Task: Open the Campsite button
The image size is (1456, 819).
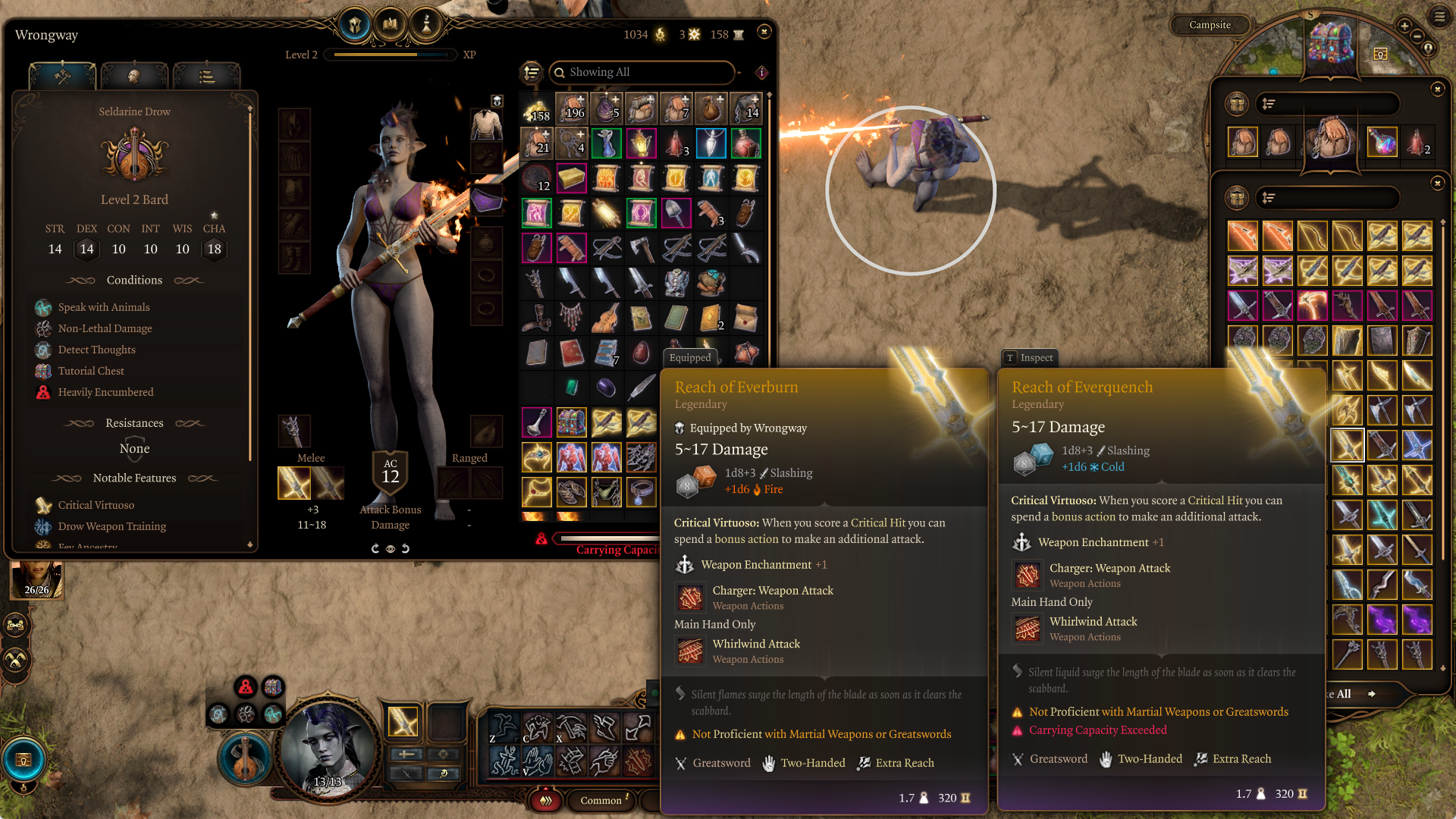Action: [x=1210, y=25]
